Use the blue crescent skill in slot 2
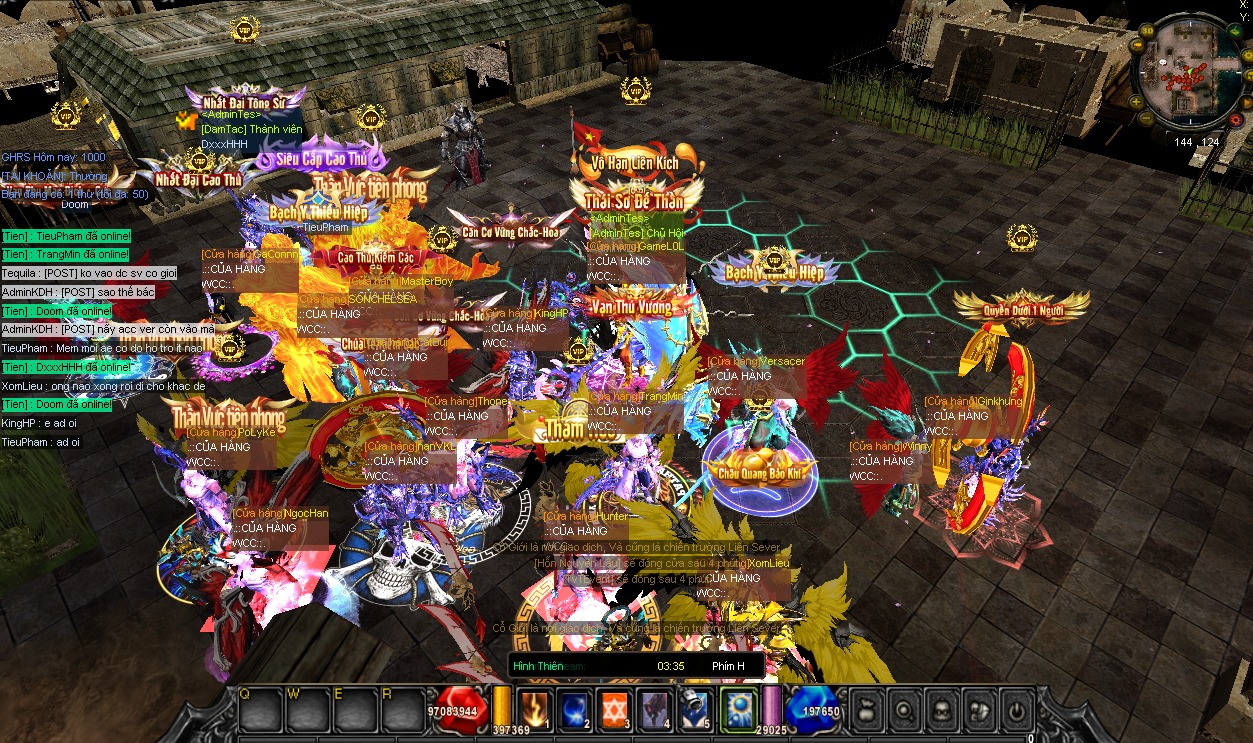1253x743 pixels. pyautogui.click(x=573, y=708)
